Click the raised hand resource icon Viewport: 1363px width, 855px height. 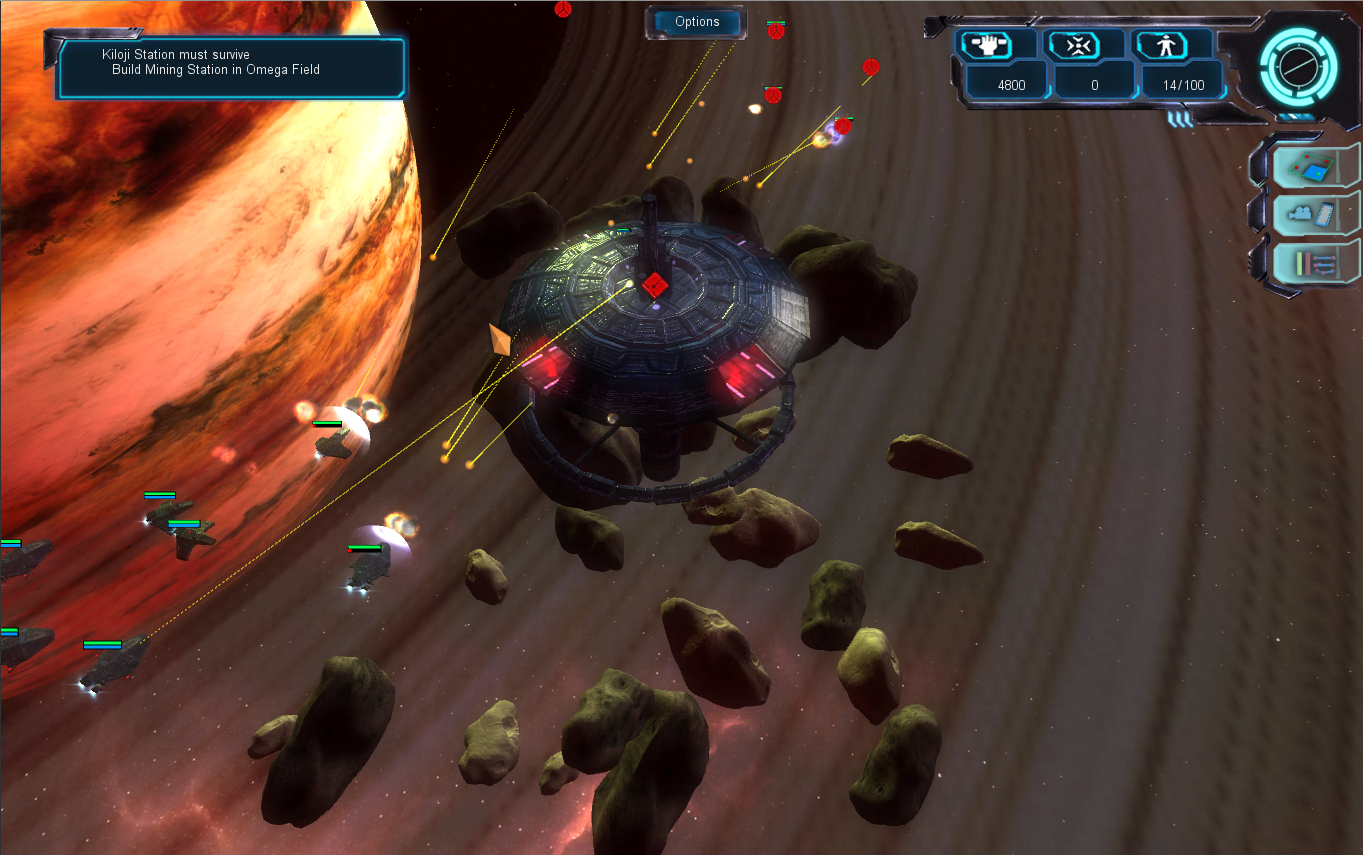tap(985, 46)
